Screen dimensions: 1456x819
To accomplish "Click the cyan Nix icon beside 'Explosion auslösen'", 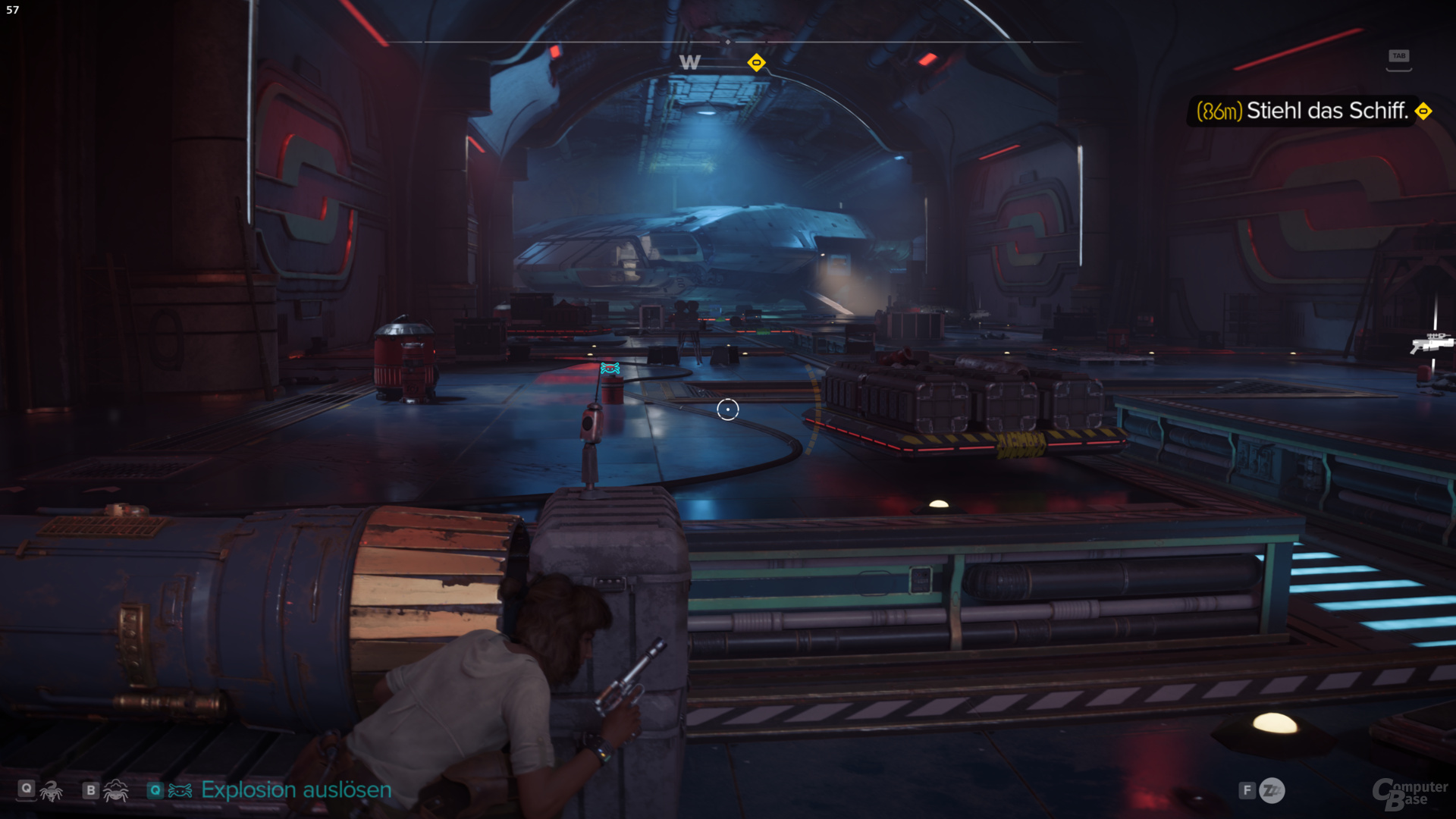I will 180,791.
